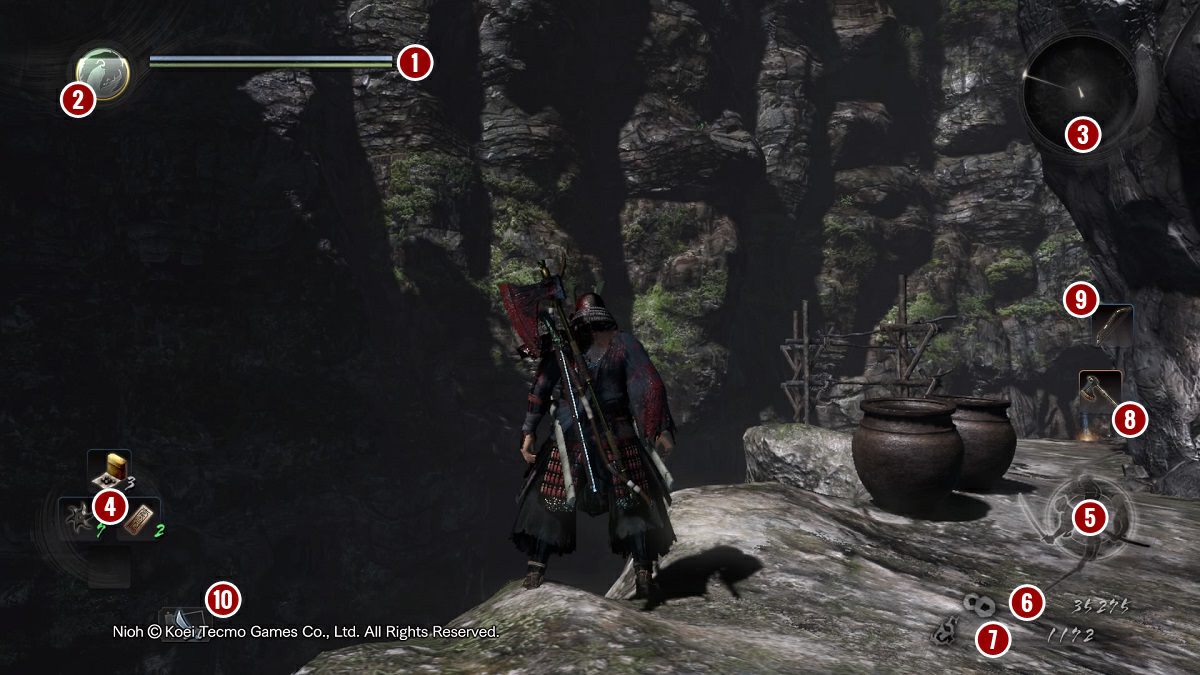Select the paper talisman shortcut slot
Image resolution: width=1200 pixels, height=675 pixels.
pyautogui.click(x=139, y=520)
